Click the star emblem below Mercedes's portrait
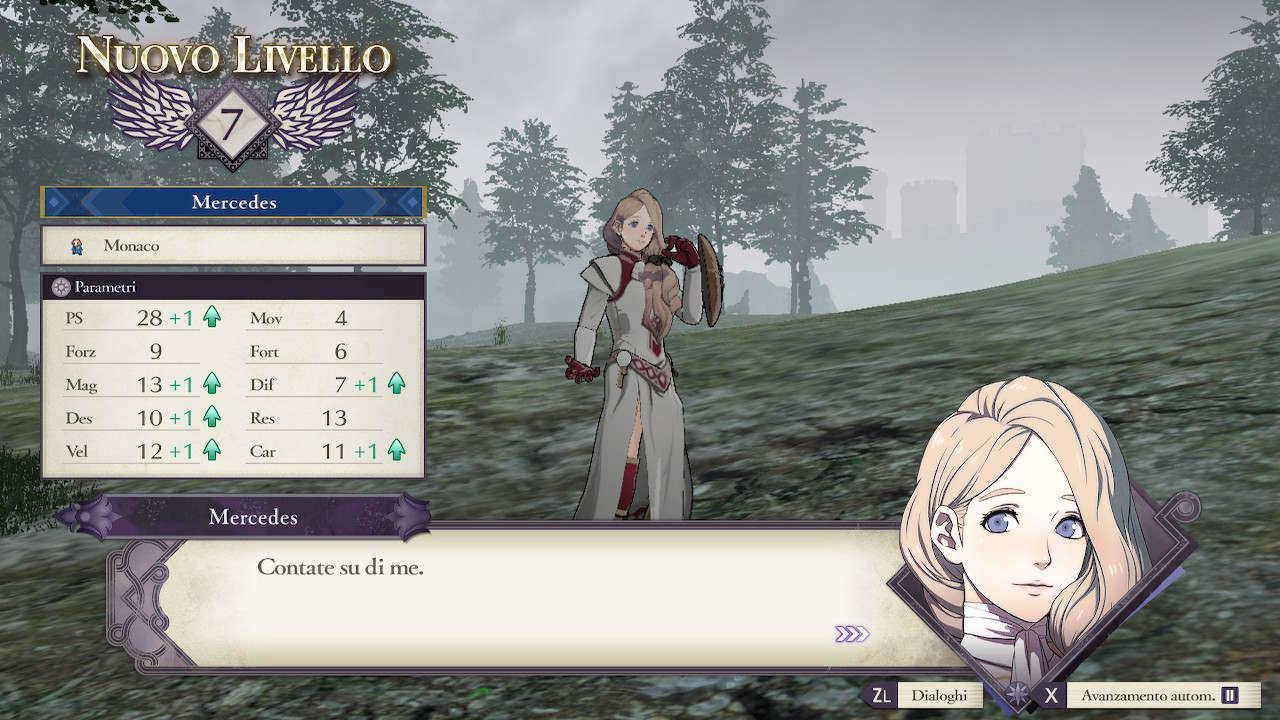This screenshot has height=720, width=1280. 1018,693
